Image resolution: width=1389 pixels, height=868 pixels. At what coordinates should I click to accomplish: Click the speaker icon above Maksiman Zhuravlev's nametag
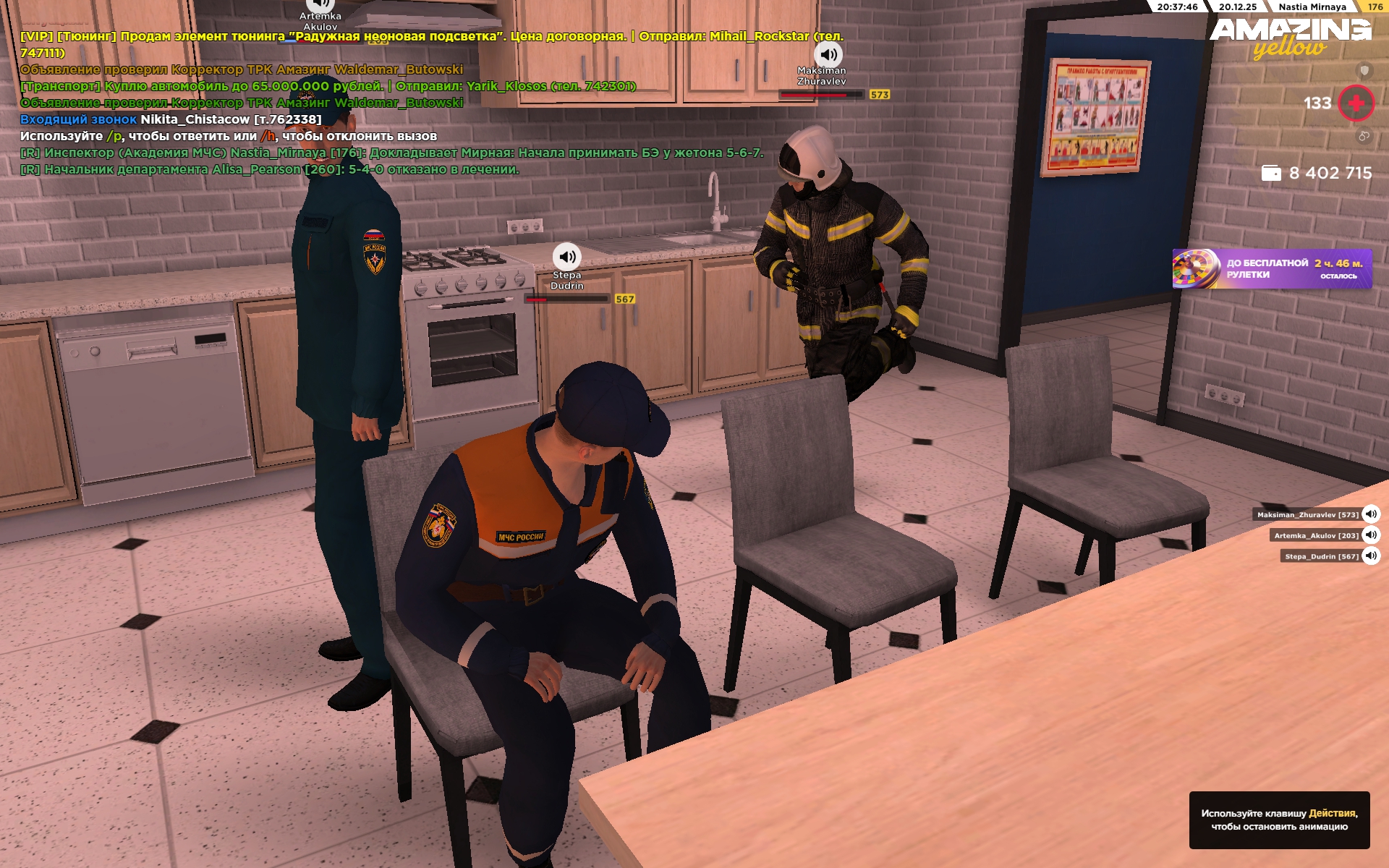[828, 54]
